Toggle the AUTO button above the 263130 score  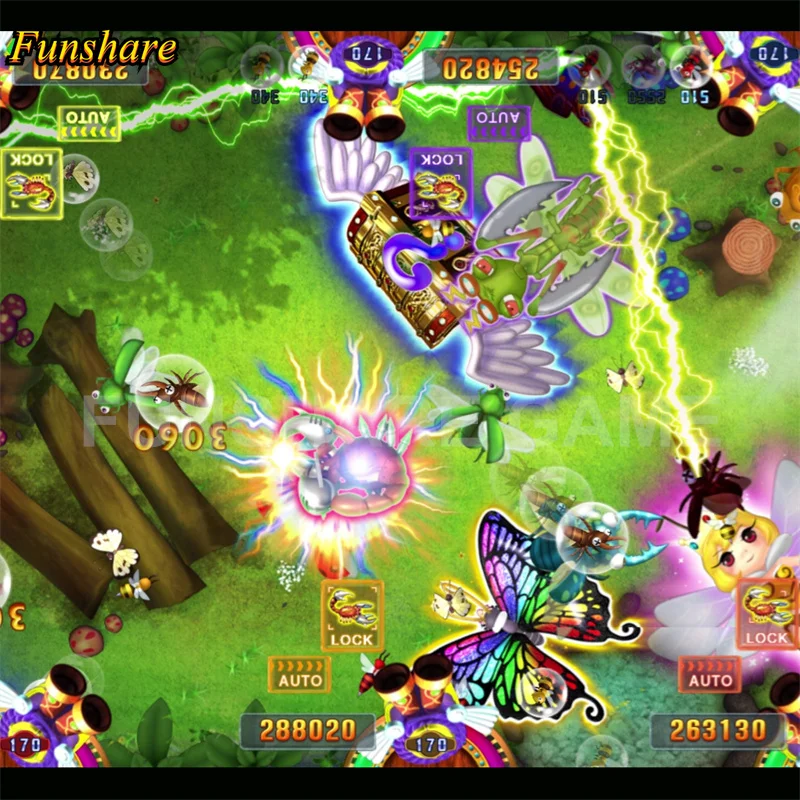[x=710, y=673]
